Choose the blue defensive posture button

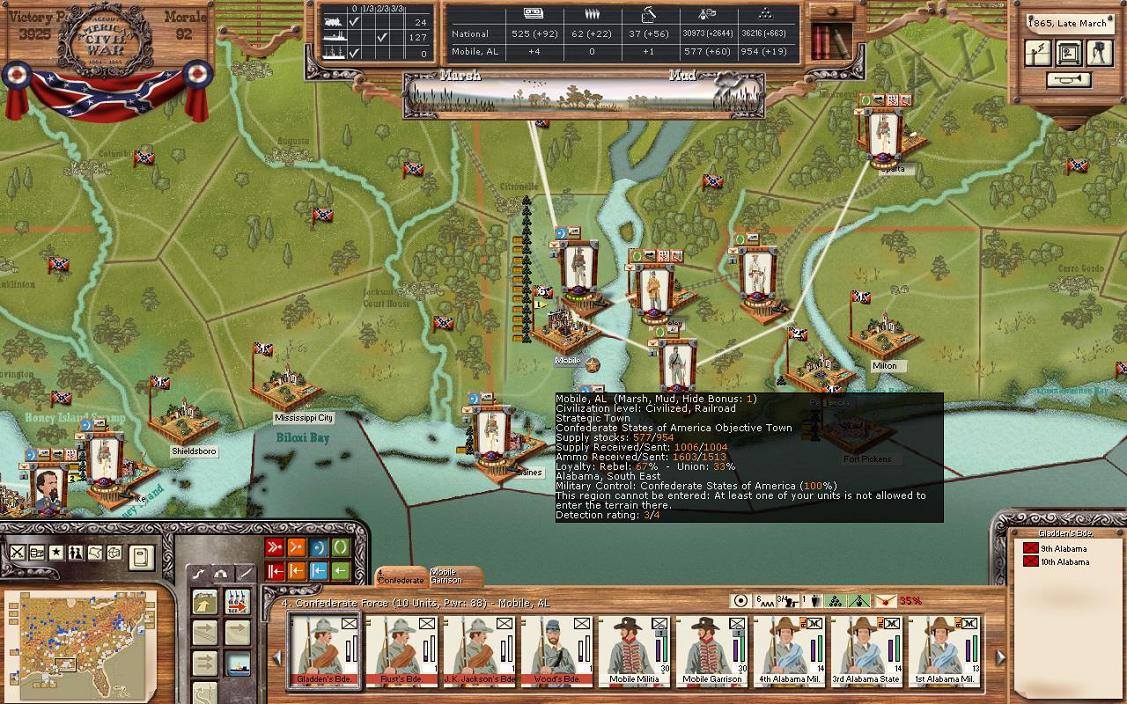point(319,547)
